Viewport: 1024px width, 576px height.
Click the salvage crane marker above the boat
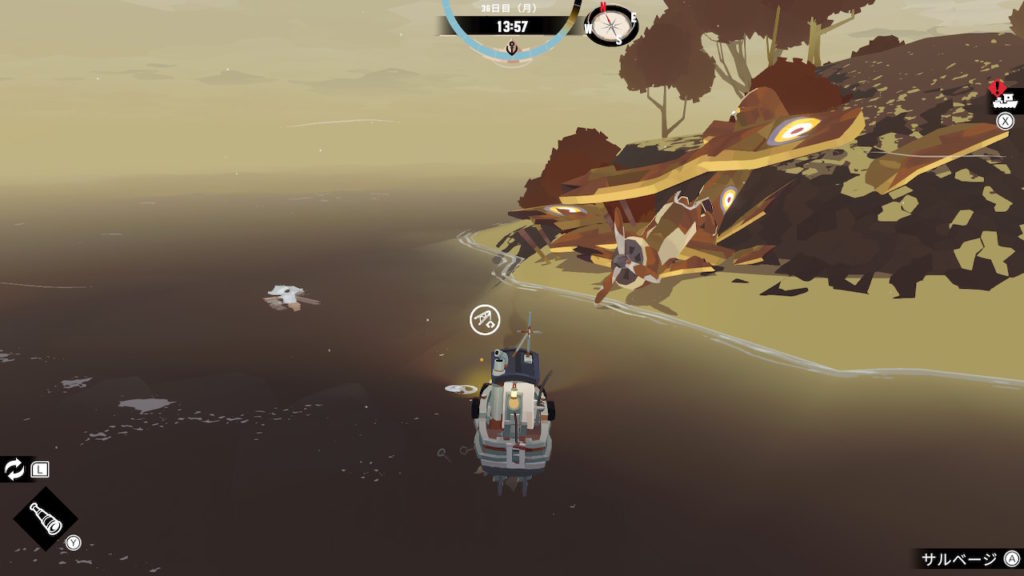click(x=484, y=320)
